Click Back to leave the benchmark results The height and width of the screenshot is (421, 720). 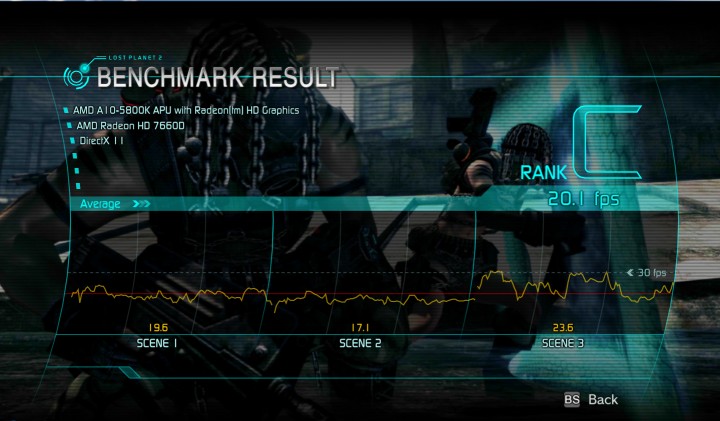coord(602,399)
